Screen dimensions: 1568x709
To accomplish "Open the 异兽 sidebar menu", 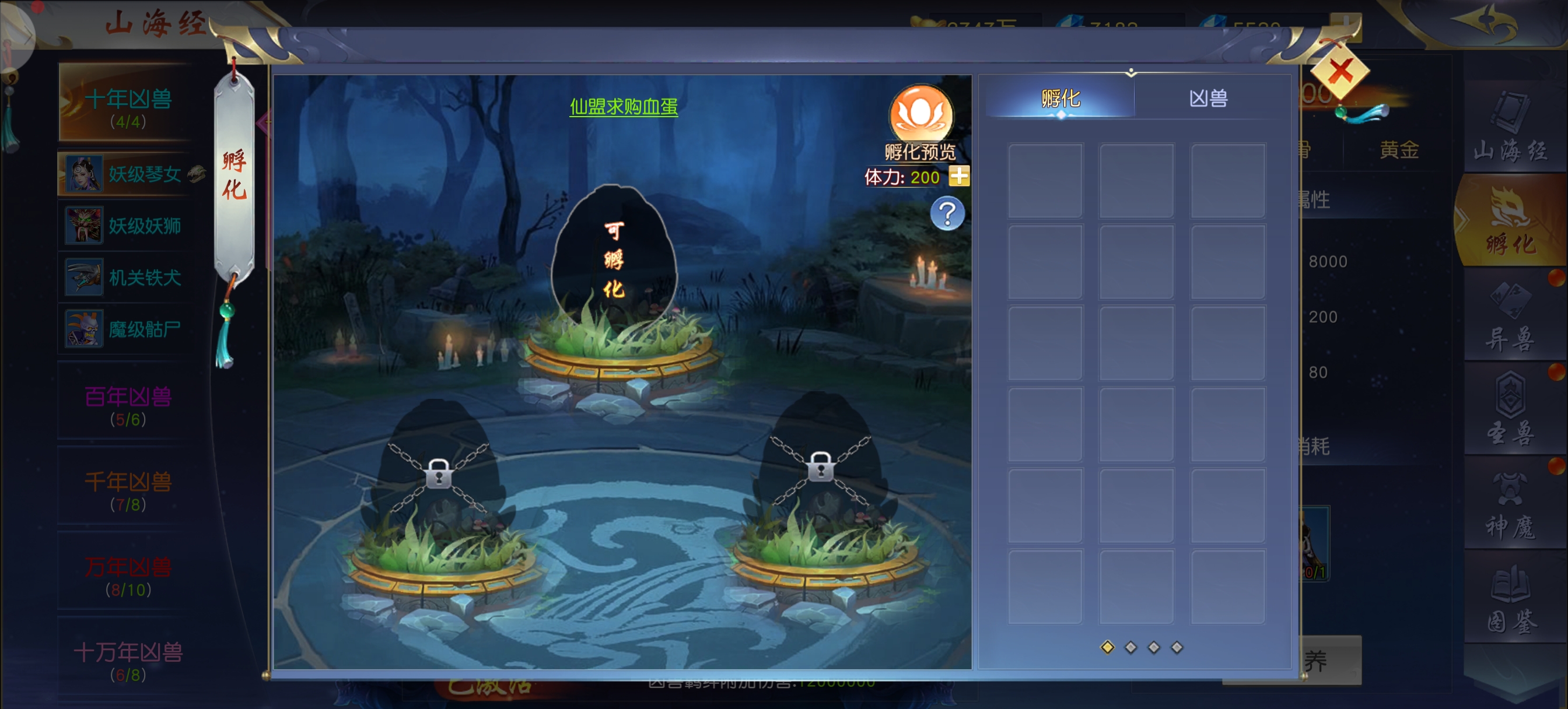I will (1510, 318).
